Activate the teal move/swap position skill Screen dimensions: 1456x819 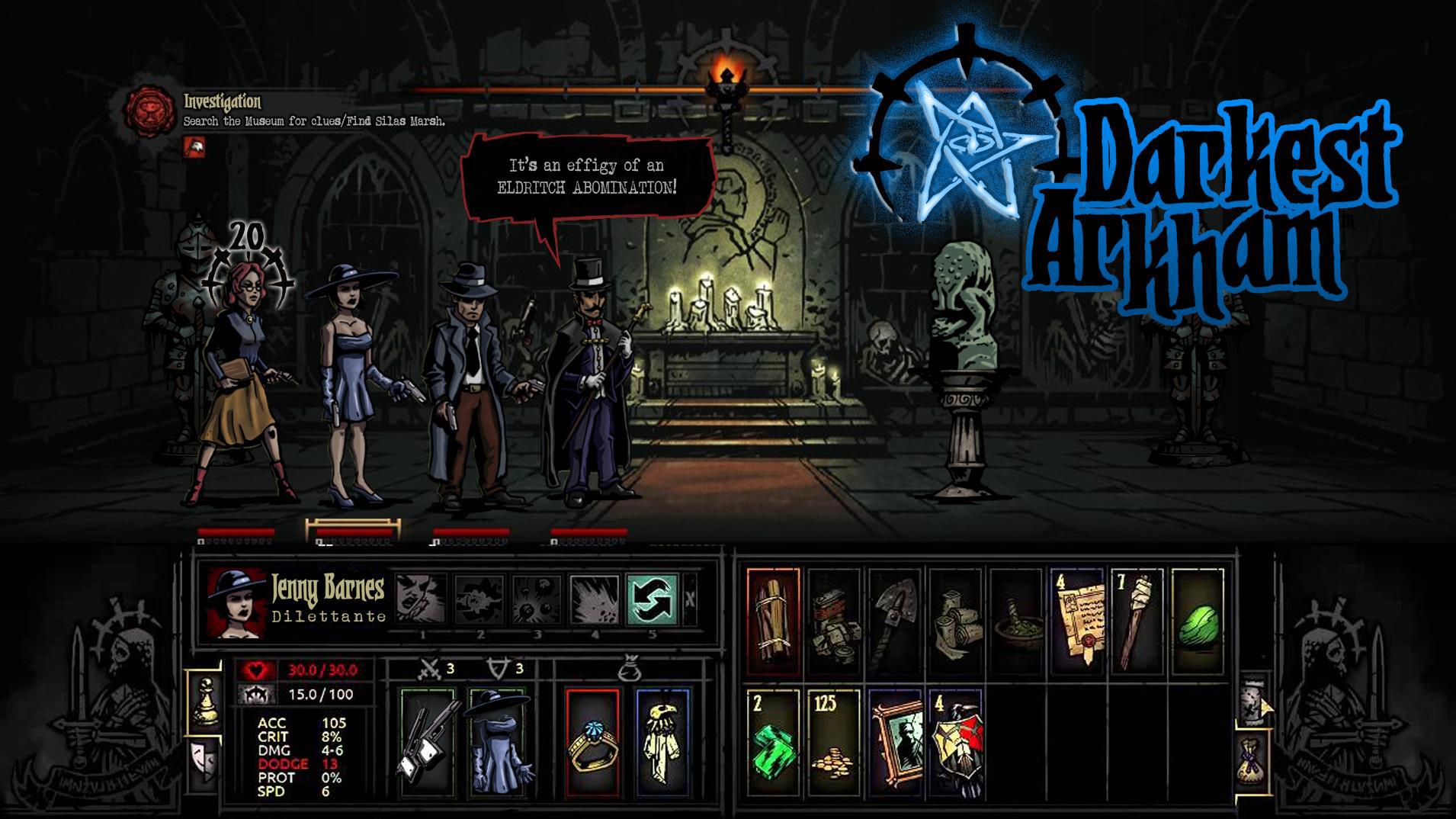(x=653, y=599)
